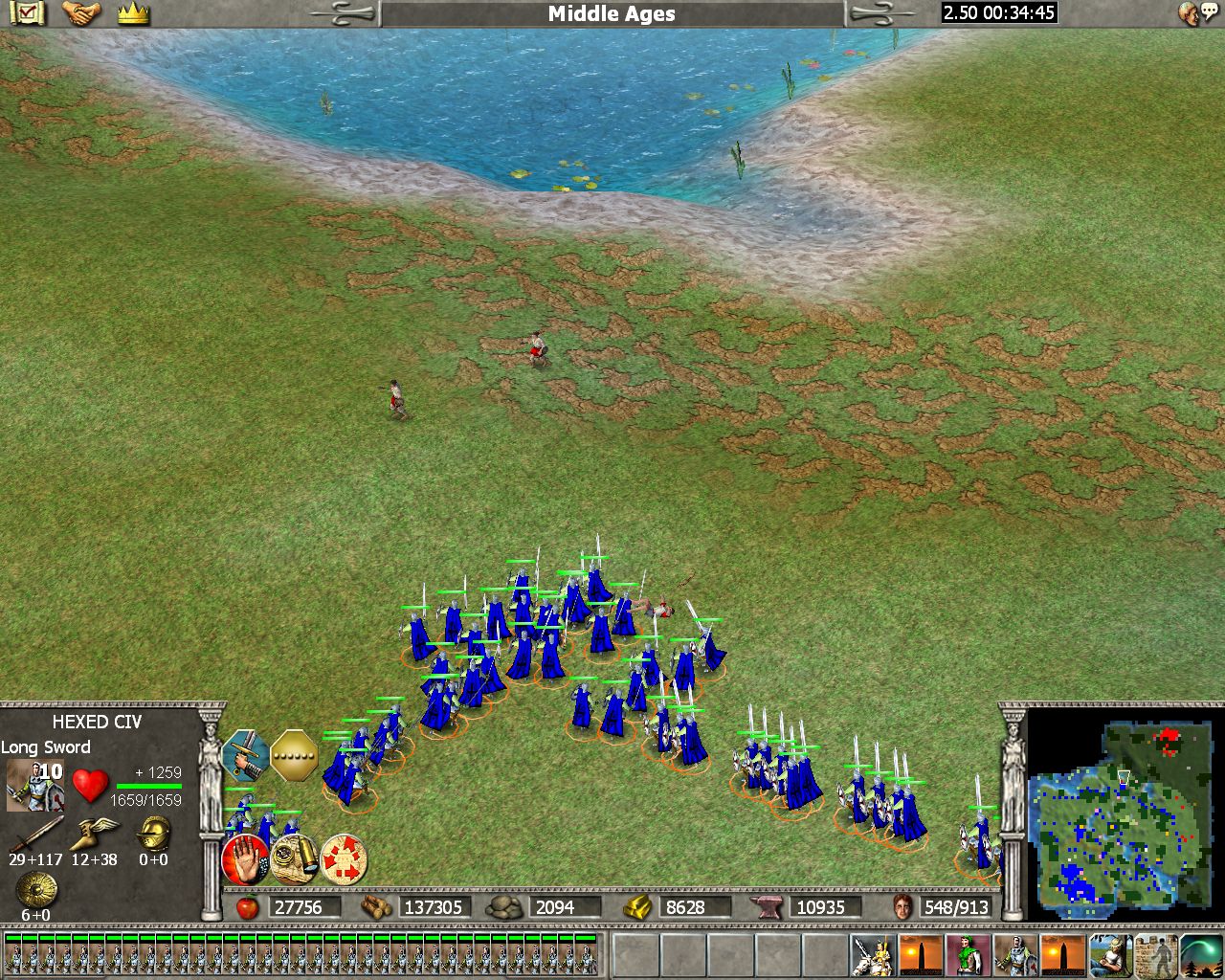Select the compass and spyglass explore command
Viewport: 1225px width, 980px height.
pyautogui.click(x=294, y=858)
